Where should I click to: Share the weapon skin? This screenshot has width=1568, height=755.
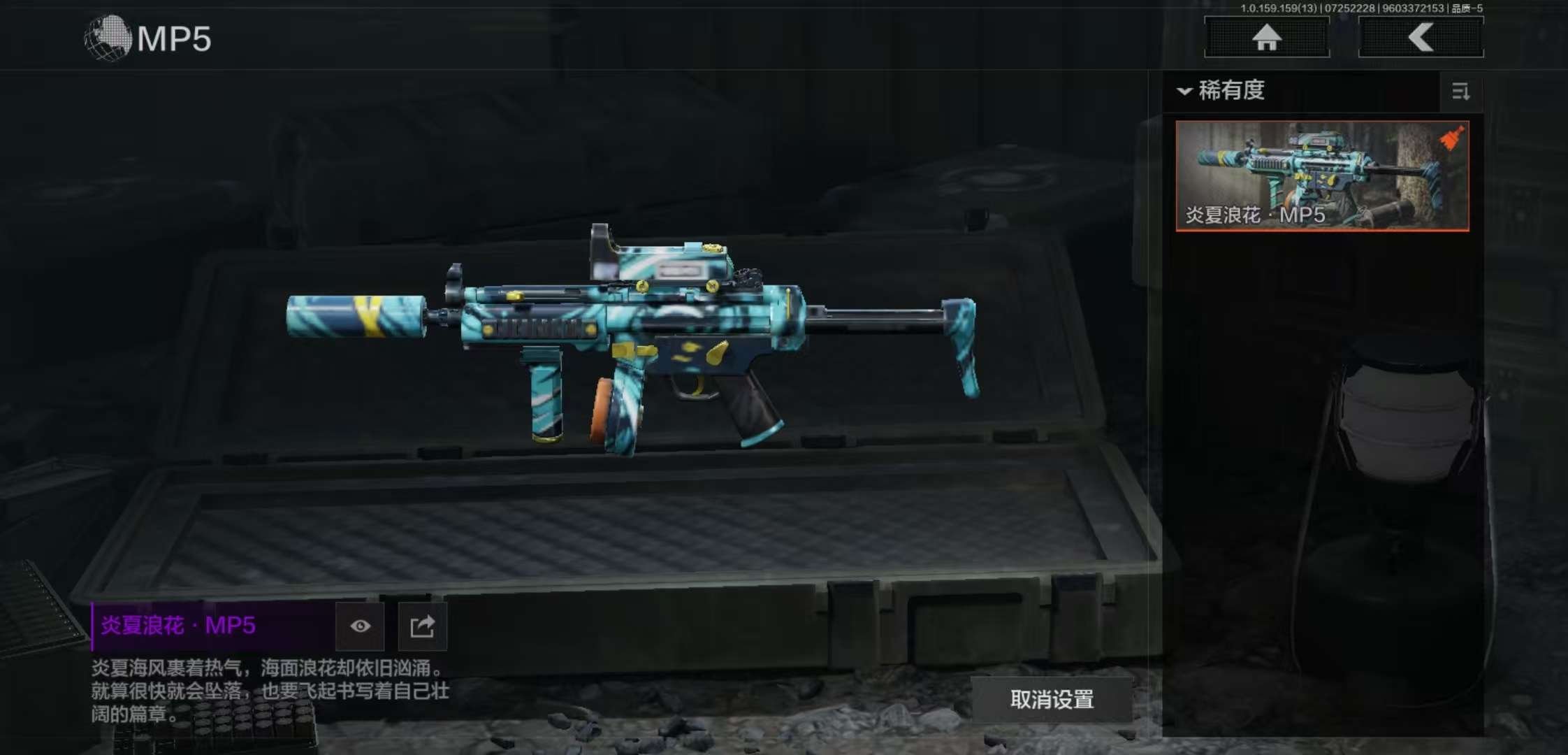click(422, 626)
